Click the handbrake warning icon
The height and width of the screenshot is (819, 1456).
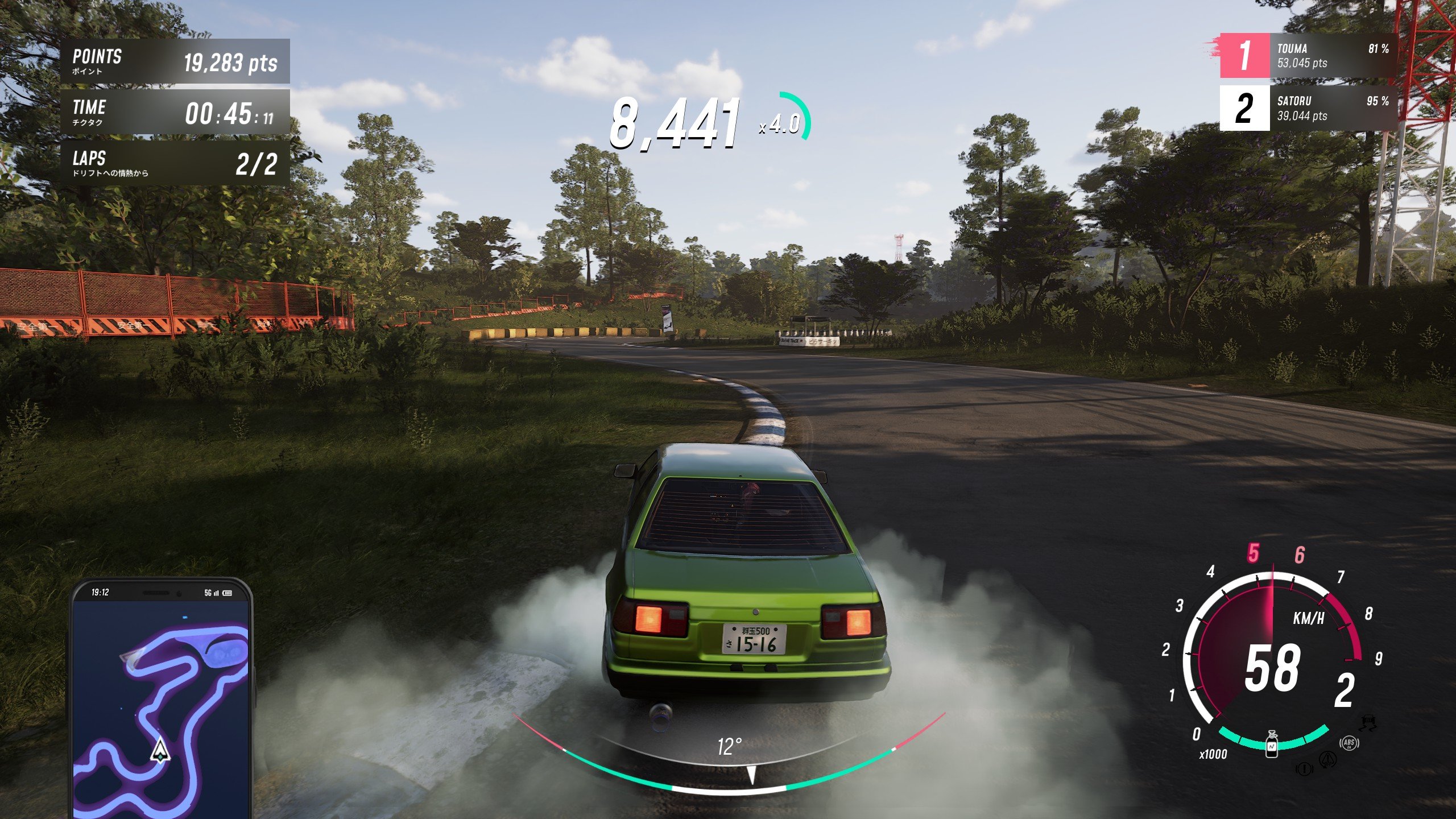point(1304,770)
